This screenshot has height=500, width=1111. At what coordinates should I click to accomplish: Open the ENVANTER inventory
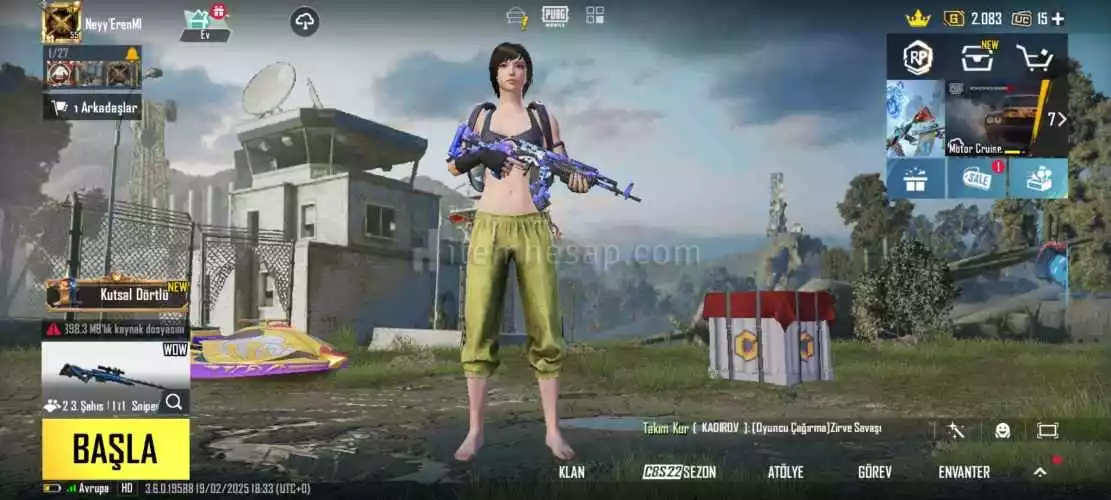pyautogui.click(x=964, y=472)
